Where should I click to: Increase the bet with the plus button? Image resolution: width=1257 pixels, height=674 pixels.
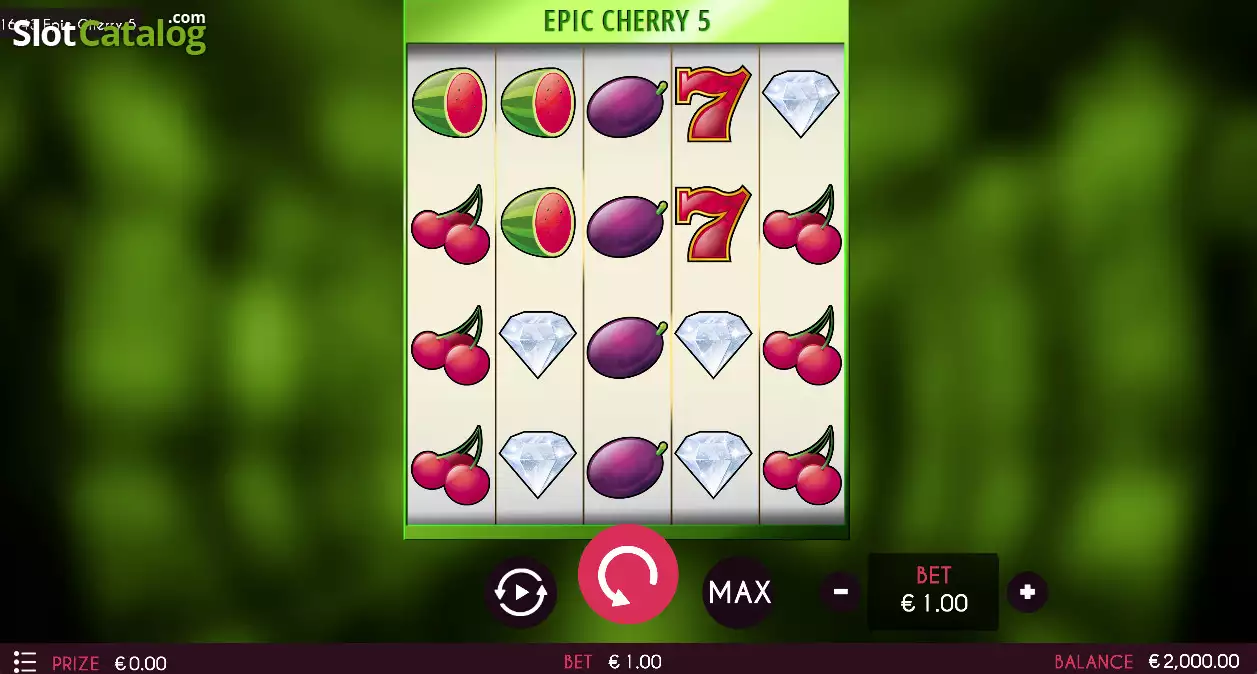pyautogui.click(x=1027, y=592)
